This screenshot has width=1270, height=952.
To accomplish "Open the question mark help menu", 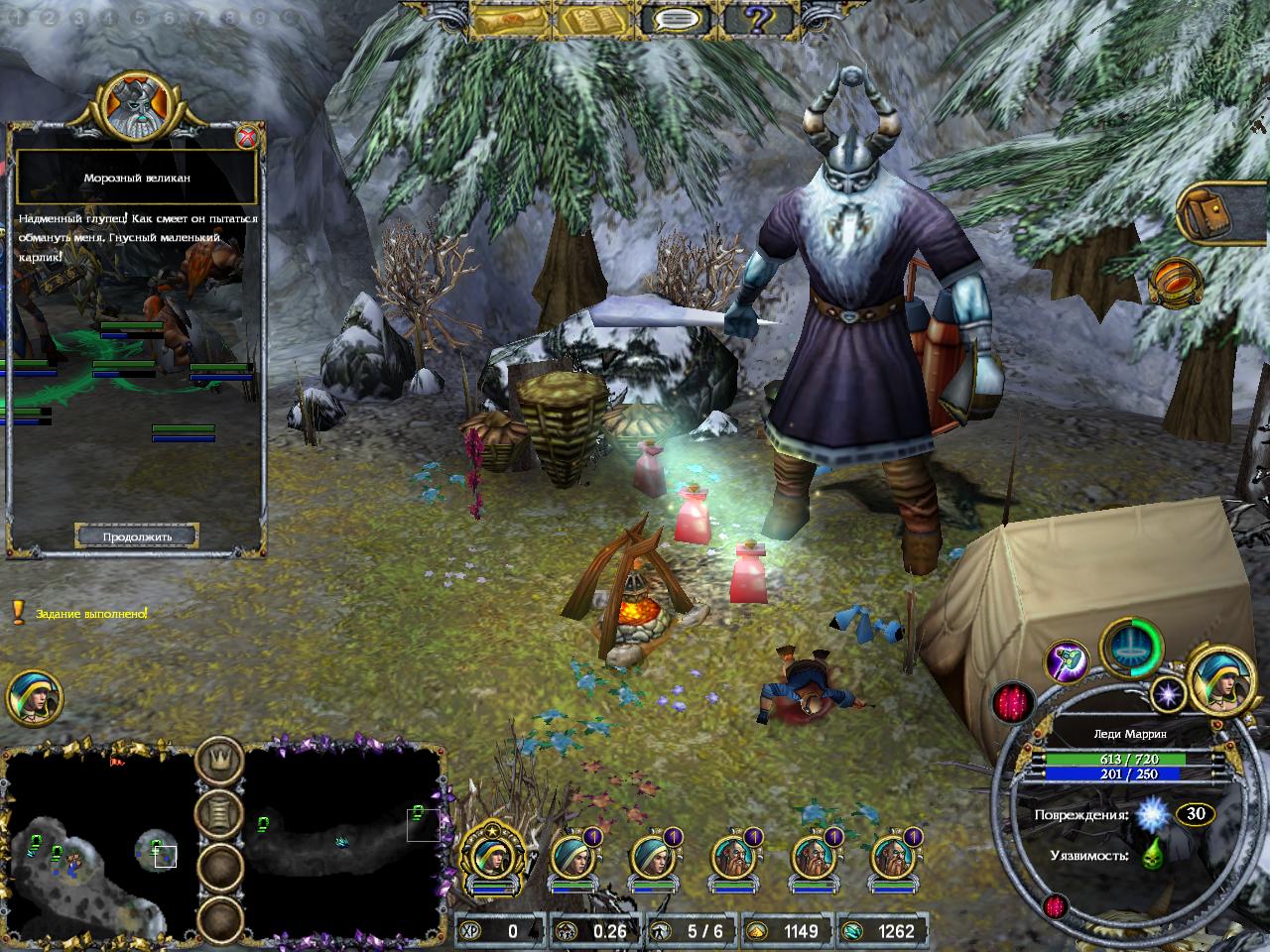I will [x=760, y=19].
